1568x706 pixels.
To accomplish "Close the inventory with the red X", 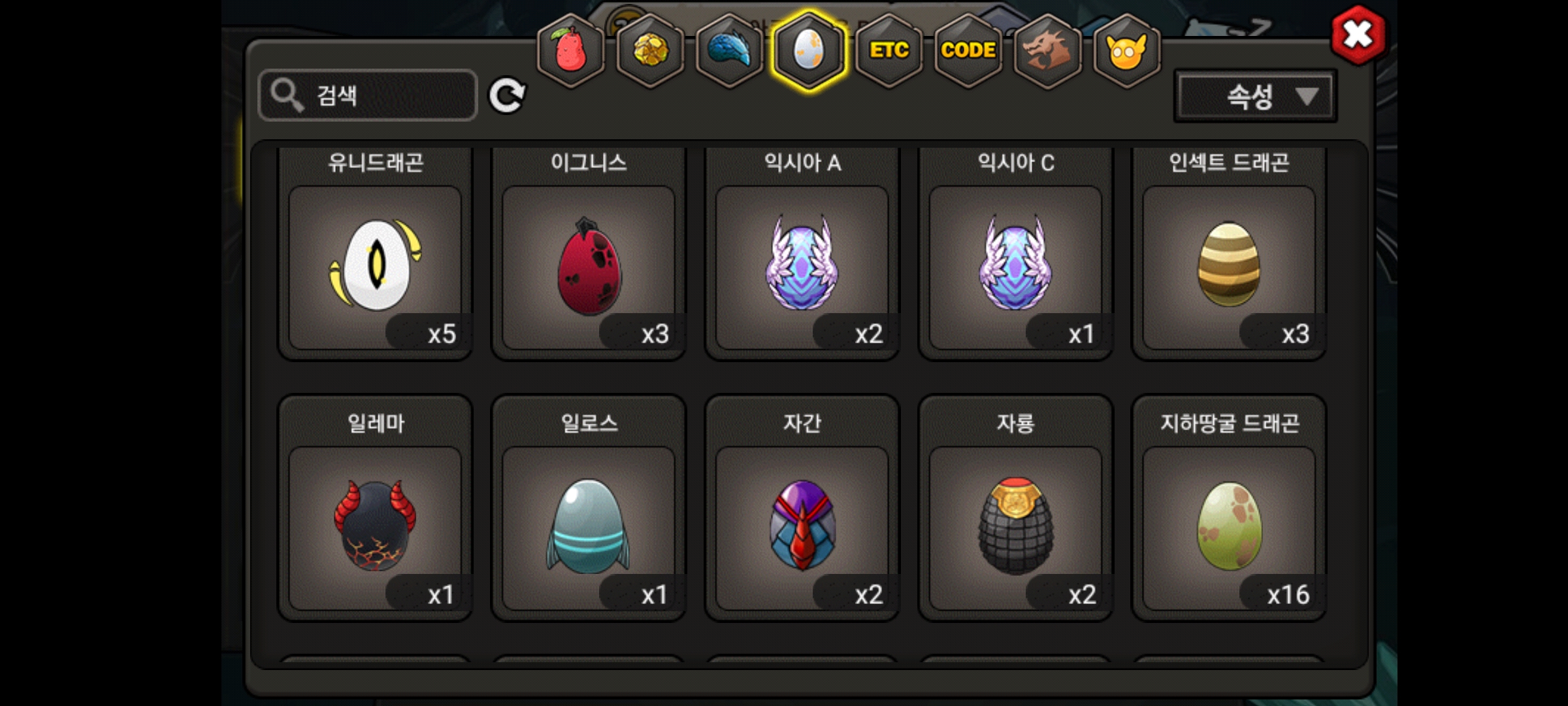I will tap(1358, 35).
